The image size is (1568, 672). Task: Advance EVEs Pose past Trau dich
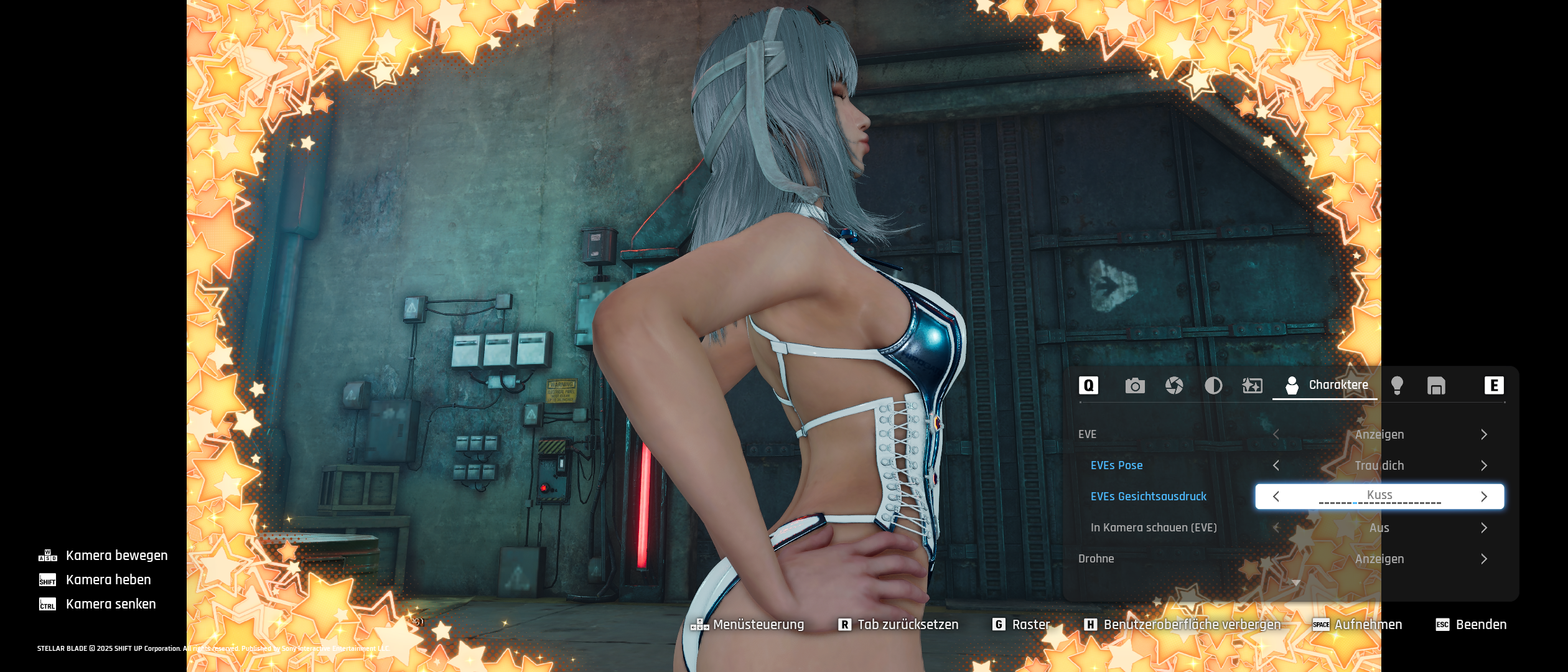point(1484,465)
